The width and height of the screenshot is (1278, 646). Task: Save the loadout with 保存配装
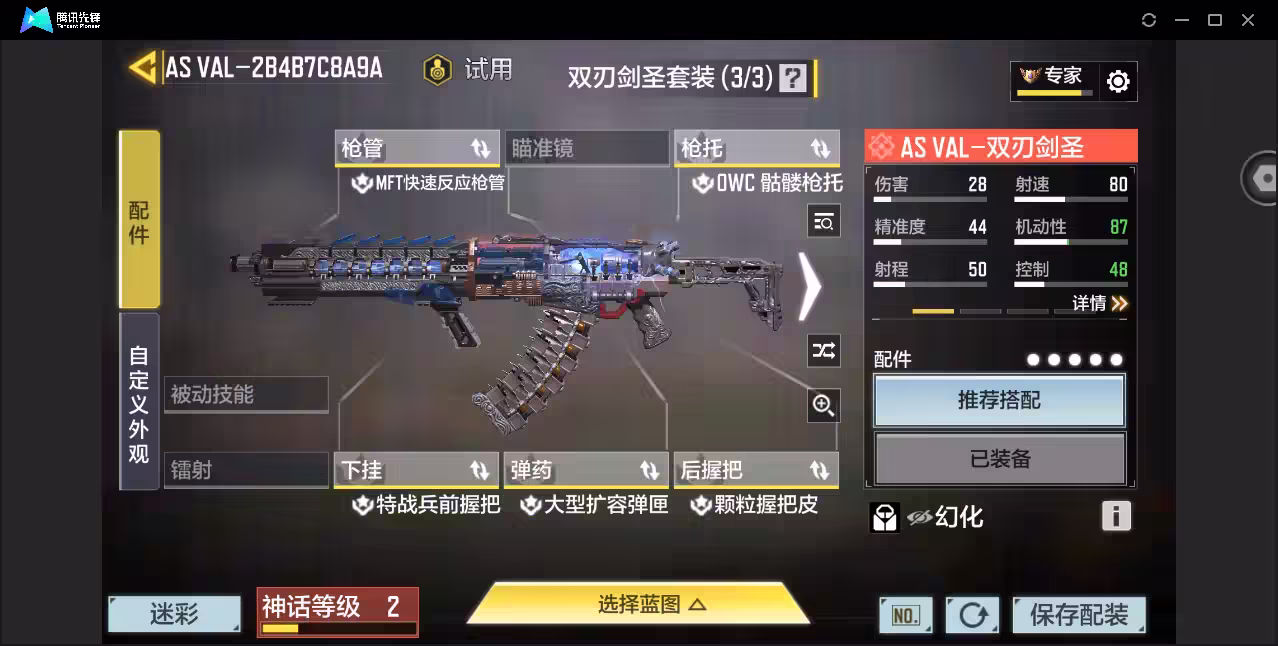point(1079,615)
